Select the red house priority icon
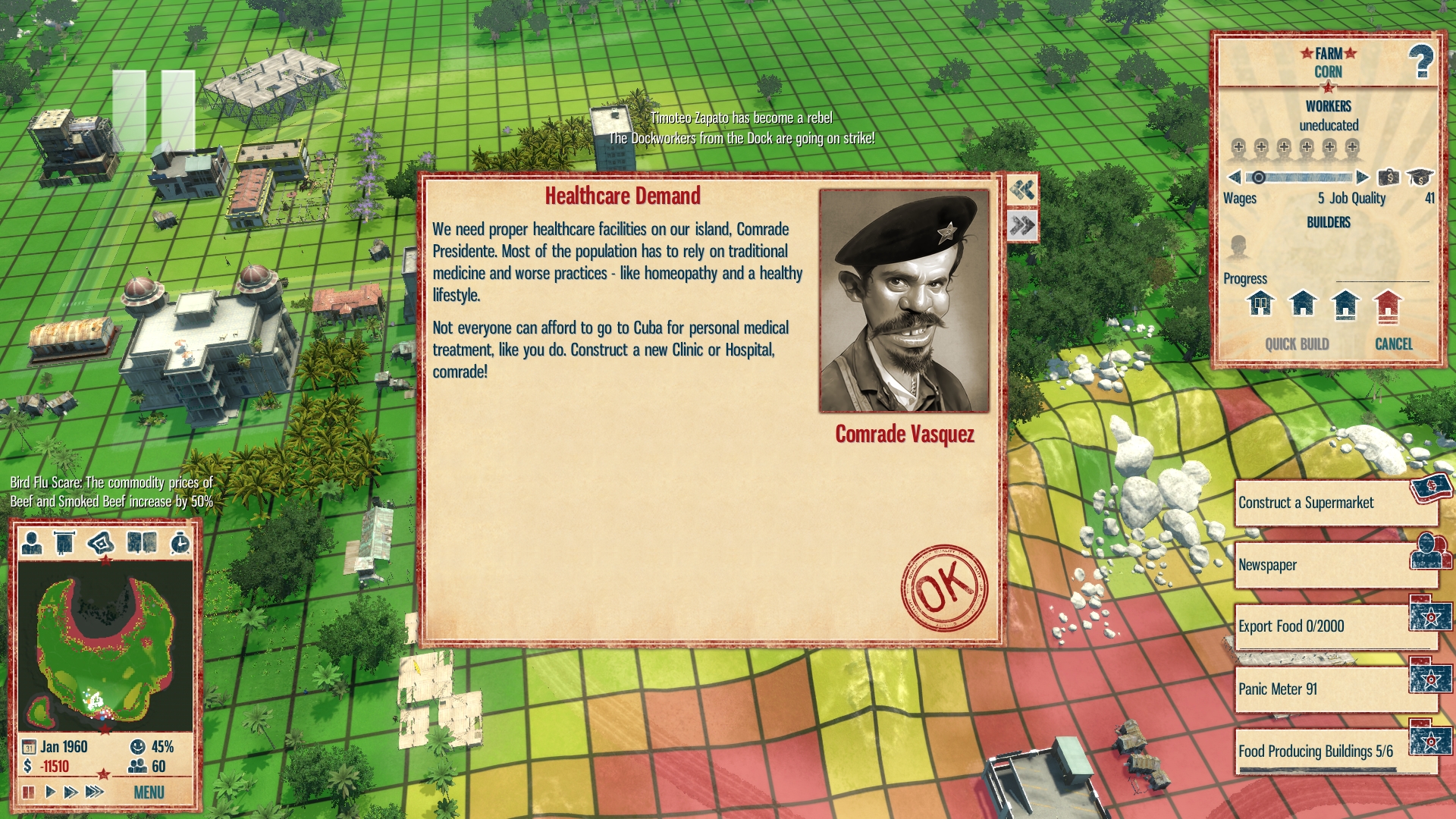The width and height of the screenshot is (1456, 819). click(1387, 305)
